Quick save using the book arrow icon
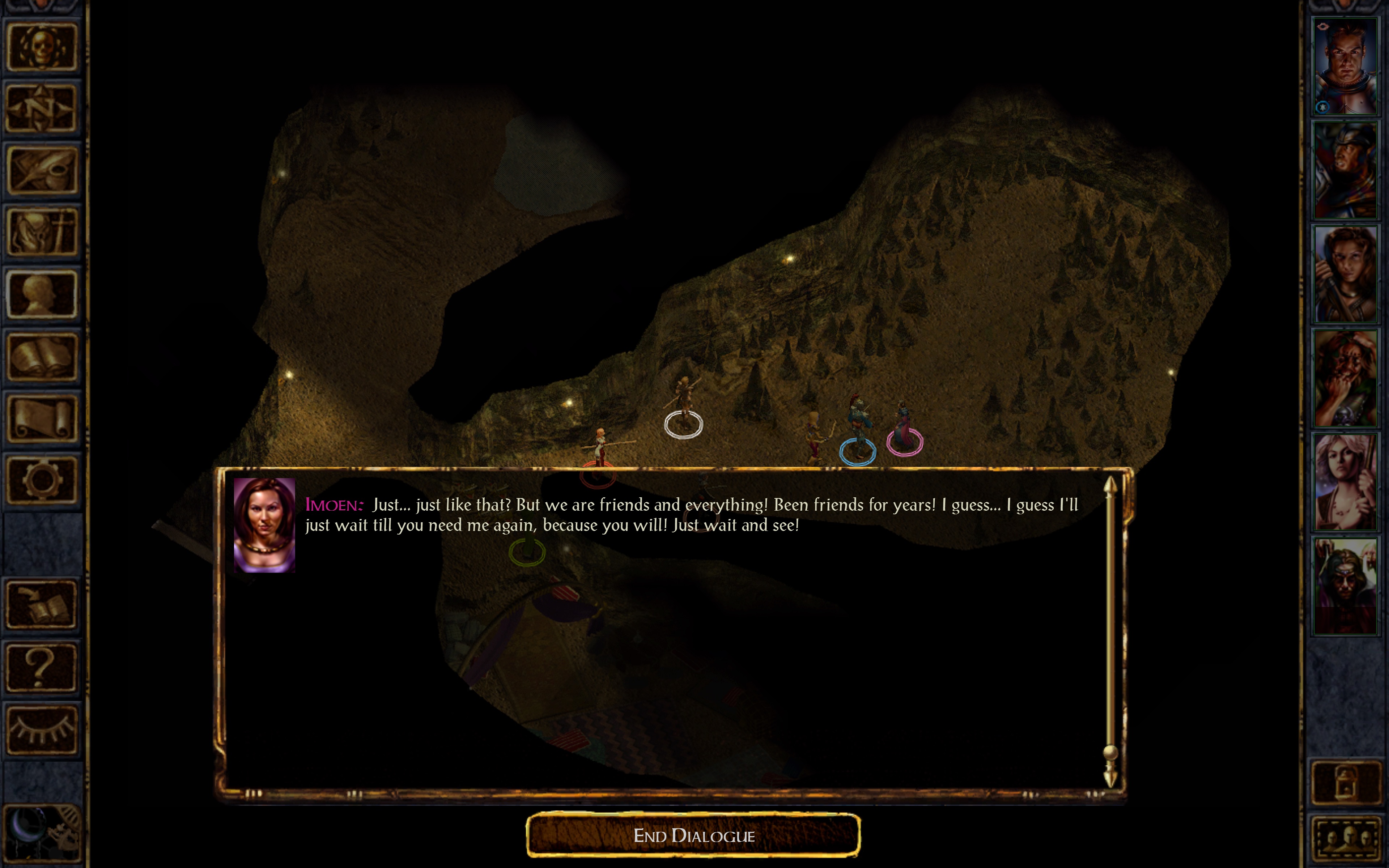Viewport: 1389px width, 868px height. 41,605
